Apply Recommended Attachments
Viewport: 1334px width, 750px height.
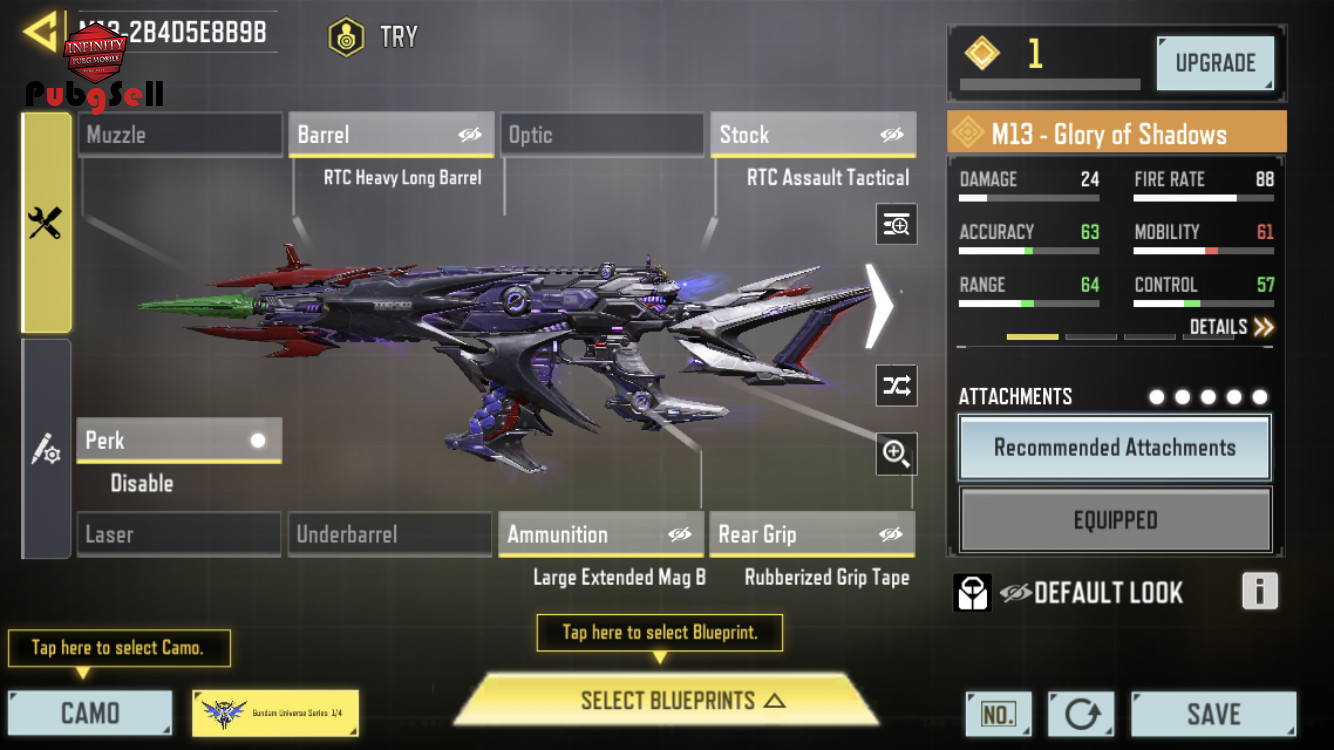[1114, 448]
